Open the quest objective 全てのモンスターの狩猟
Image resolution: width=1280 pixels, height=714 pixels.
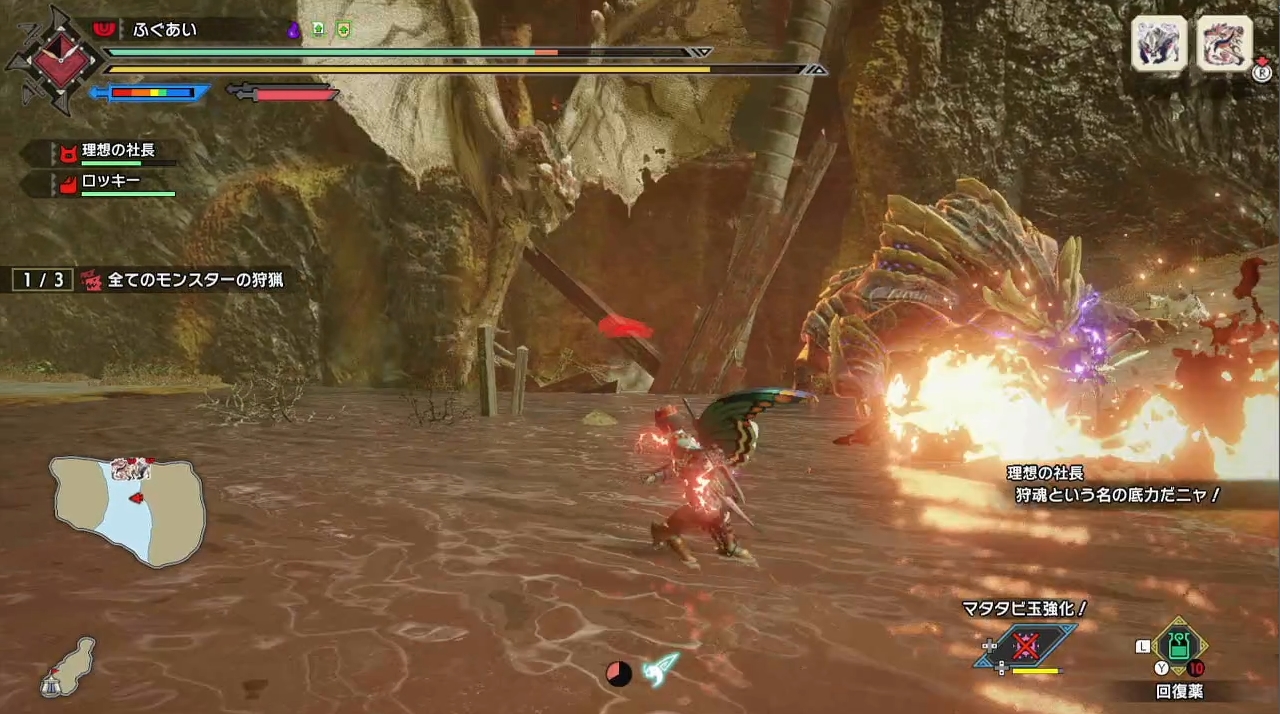tap(195, 280)
